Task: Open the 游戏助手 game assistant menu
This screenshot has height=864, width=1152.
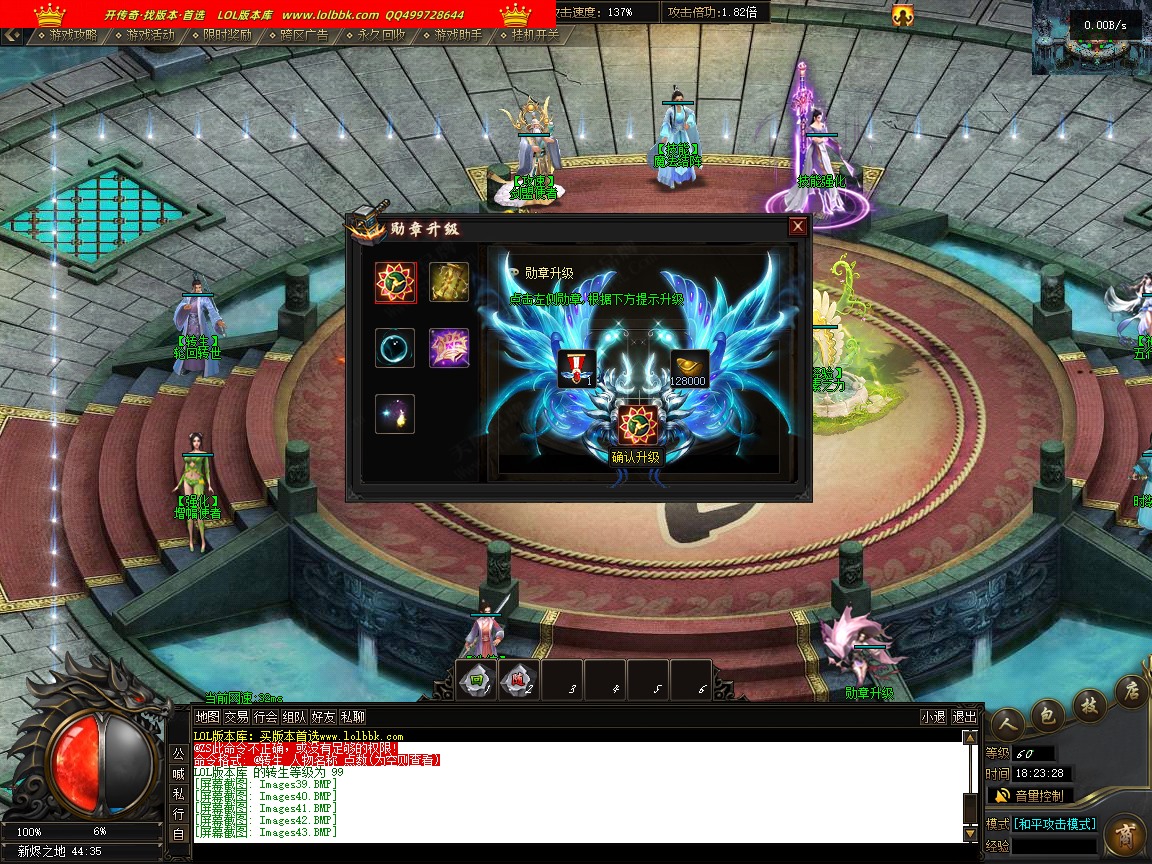Action: [458, 35]
